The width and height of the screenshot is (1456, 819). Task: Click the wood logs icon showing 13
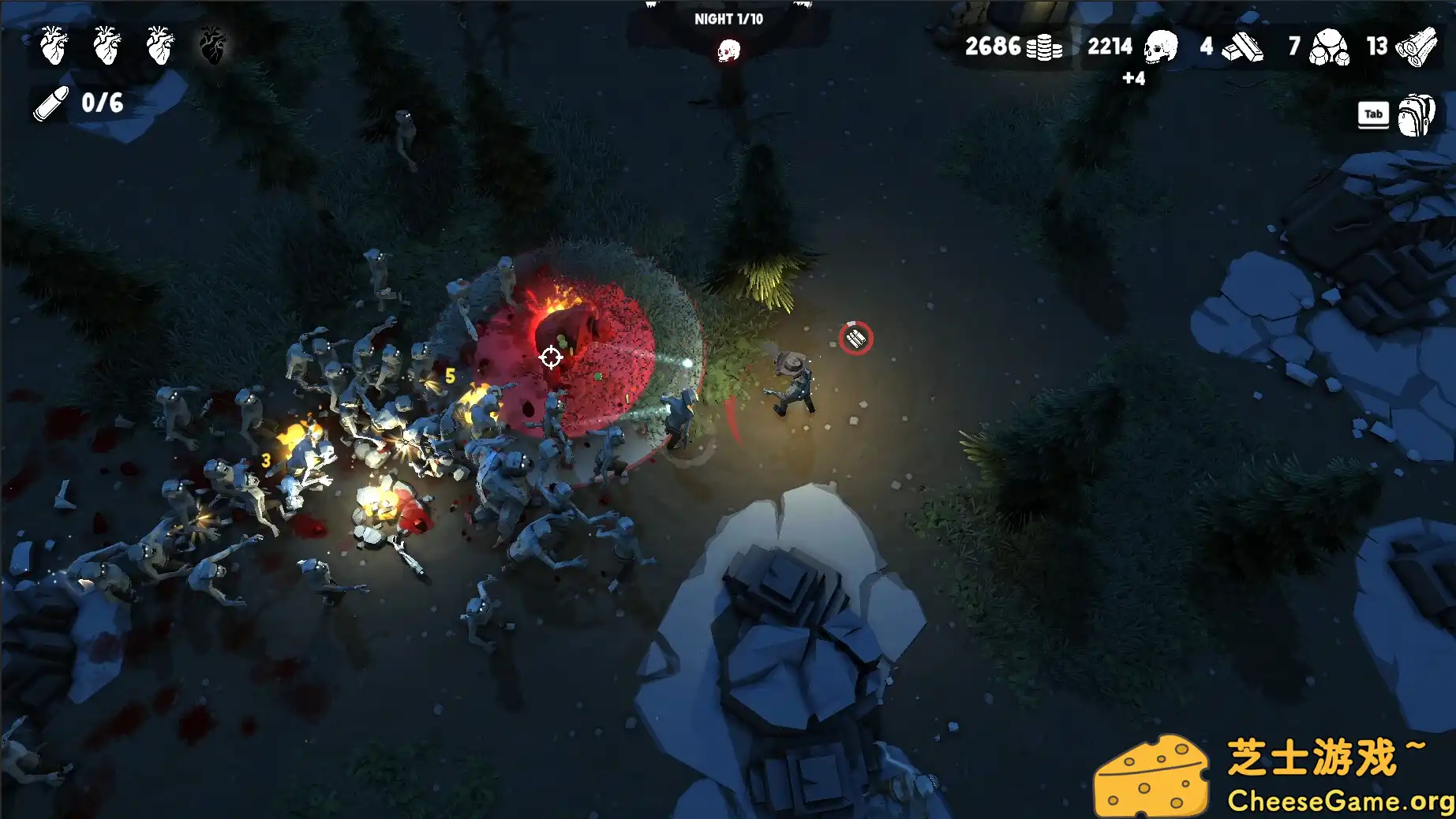1415,47
